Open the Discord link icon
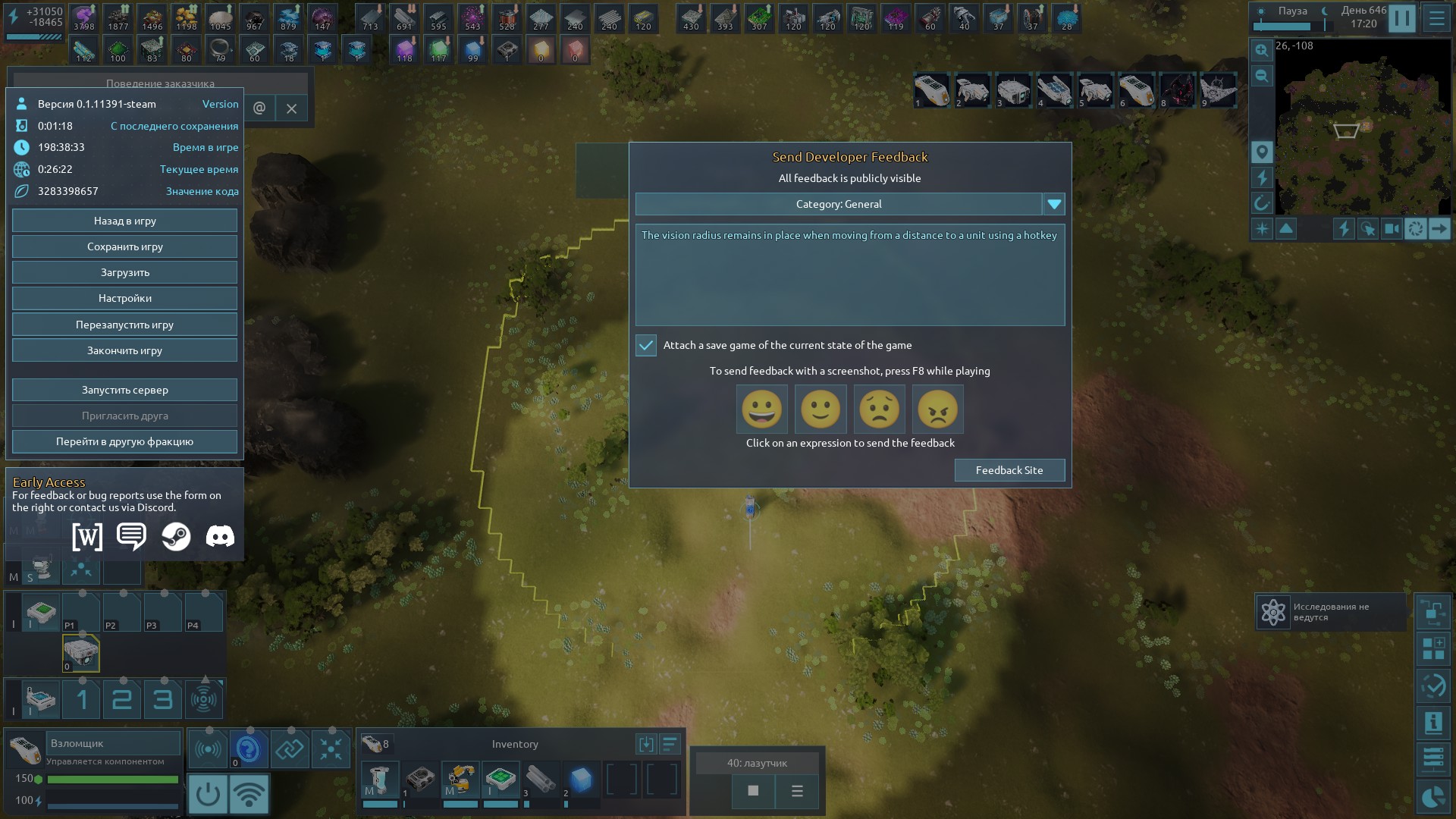The width and height of the screenshot is (1456, 819). (220, 537)
